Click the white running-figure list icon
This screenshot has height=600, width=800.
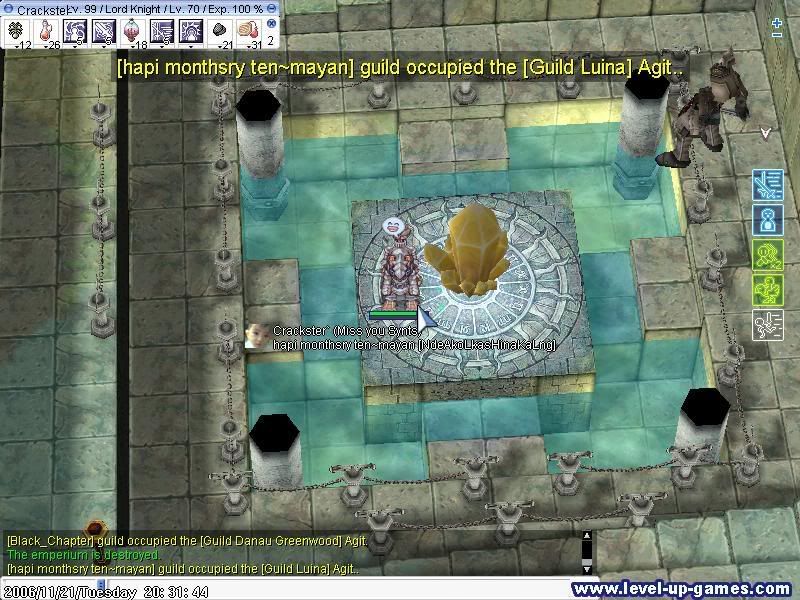coord(767,325)
